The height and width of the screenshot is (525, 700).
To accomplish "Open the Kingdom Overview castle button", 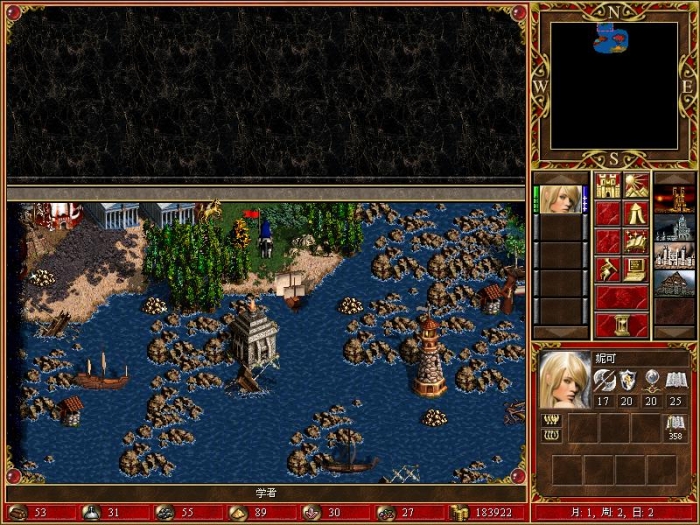I will [x=608, y=186].
